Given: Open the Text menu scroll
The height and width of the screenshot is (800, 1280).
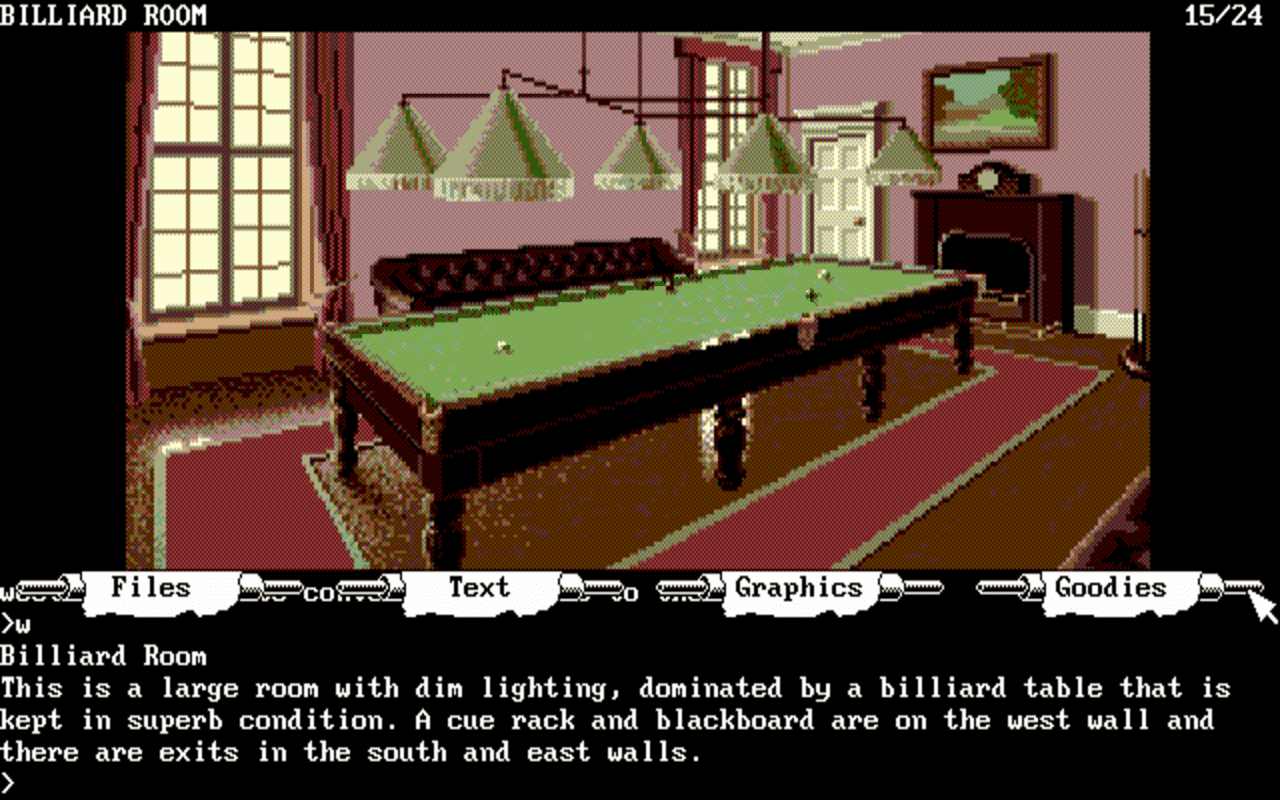Looking at the screenshot, I should 480,588.
